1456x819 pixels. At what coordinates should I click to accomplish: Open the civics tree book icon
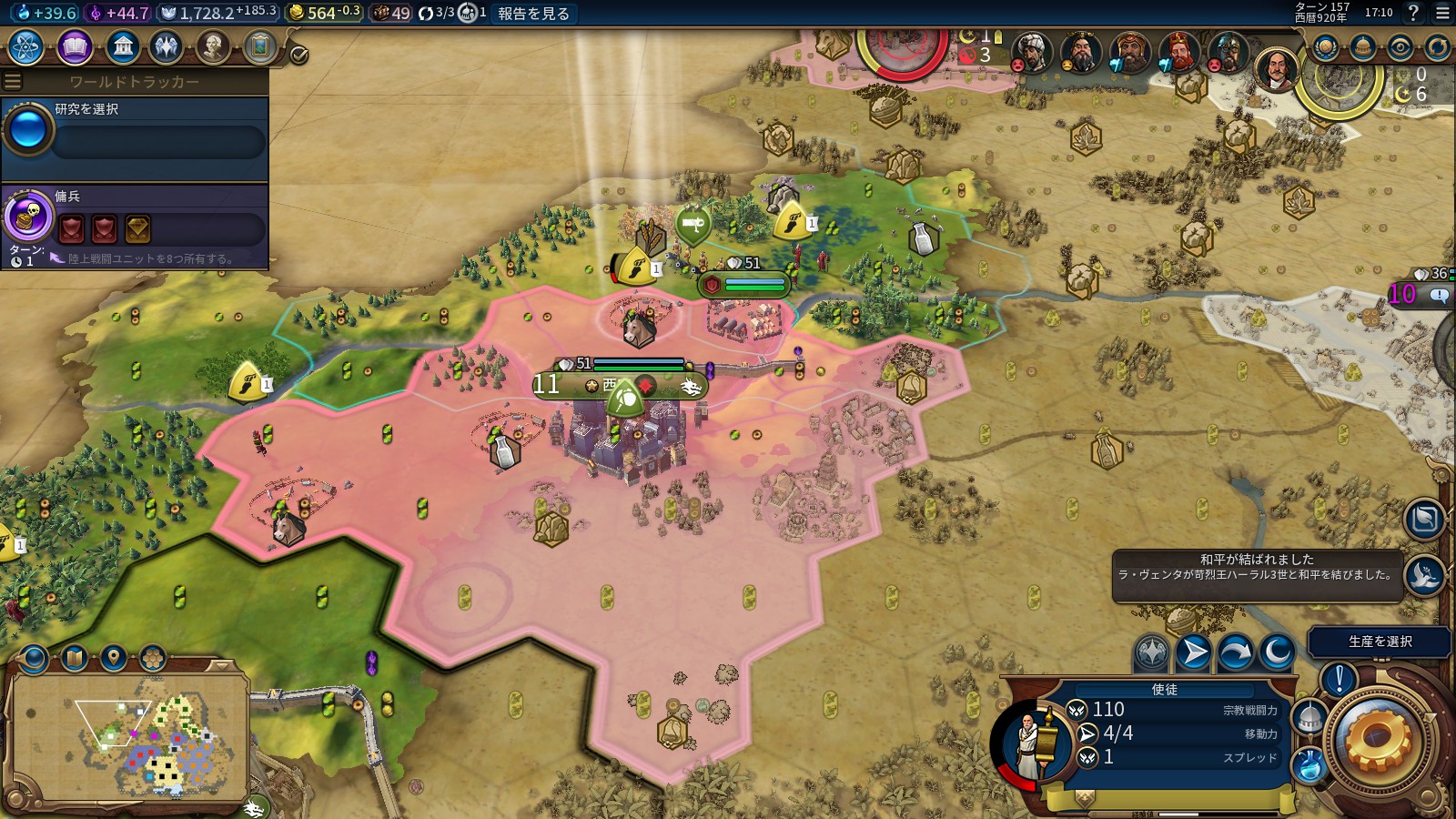(75, 46)
